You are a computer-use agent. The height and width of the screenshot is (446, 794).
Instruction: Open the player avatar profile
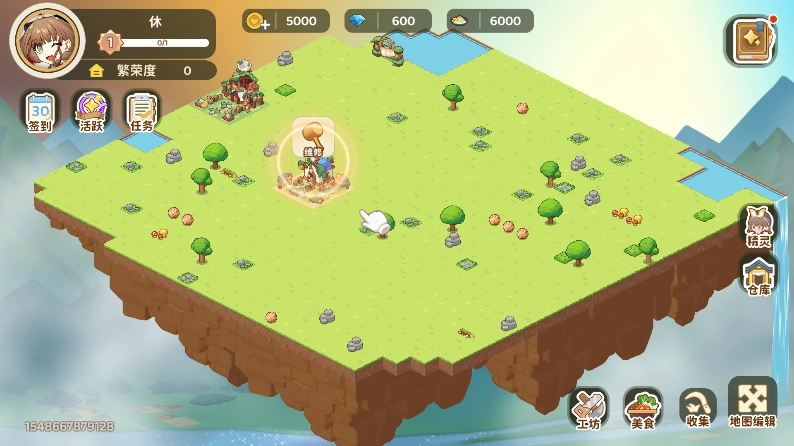(x=47, y=41)
